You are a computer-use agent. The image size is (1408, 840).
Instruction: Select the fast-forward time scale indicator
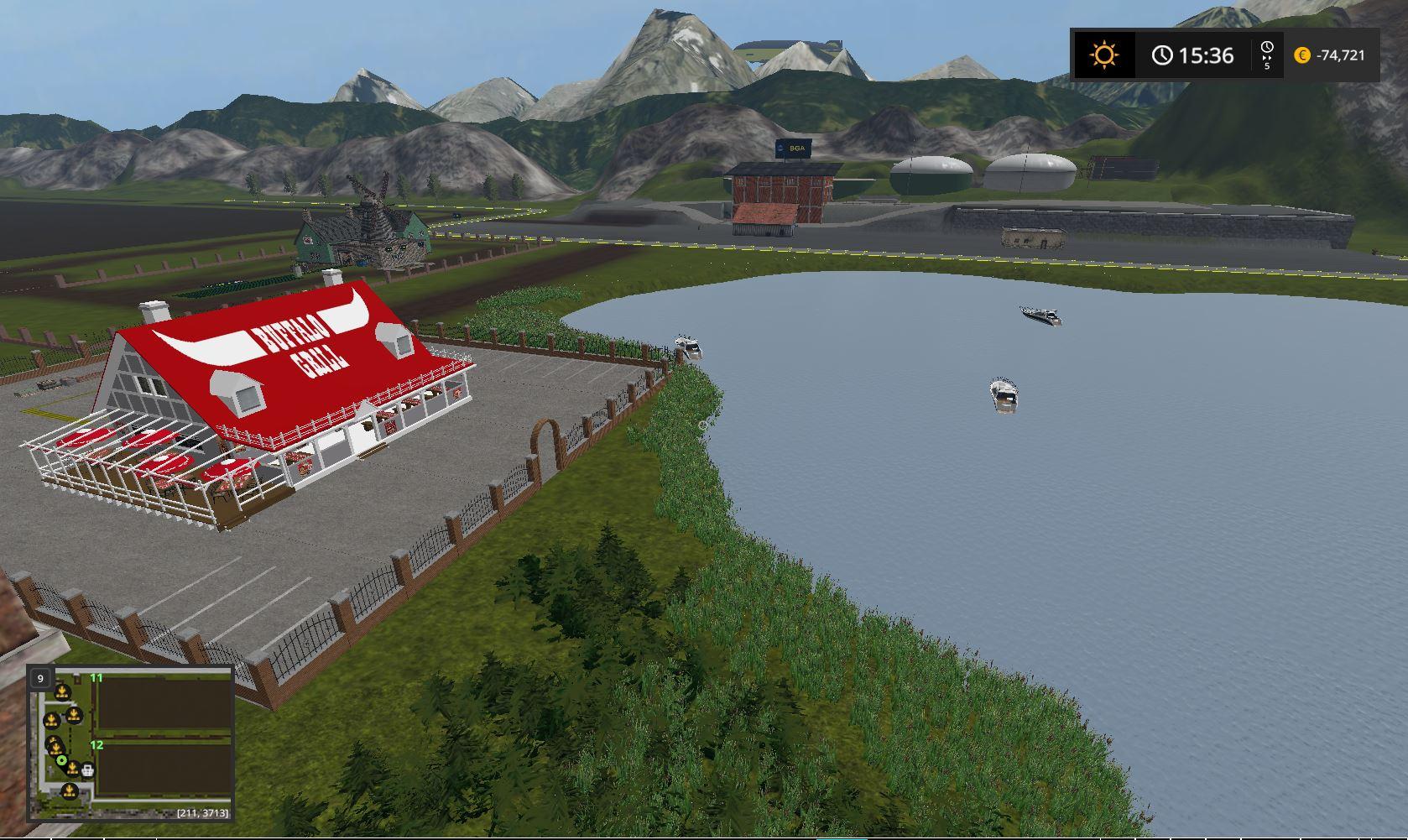pos(1267,55)
